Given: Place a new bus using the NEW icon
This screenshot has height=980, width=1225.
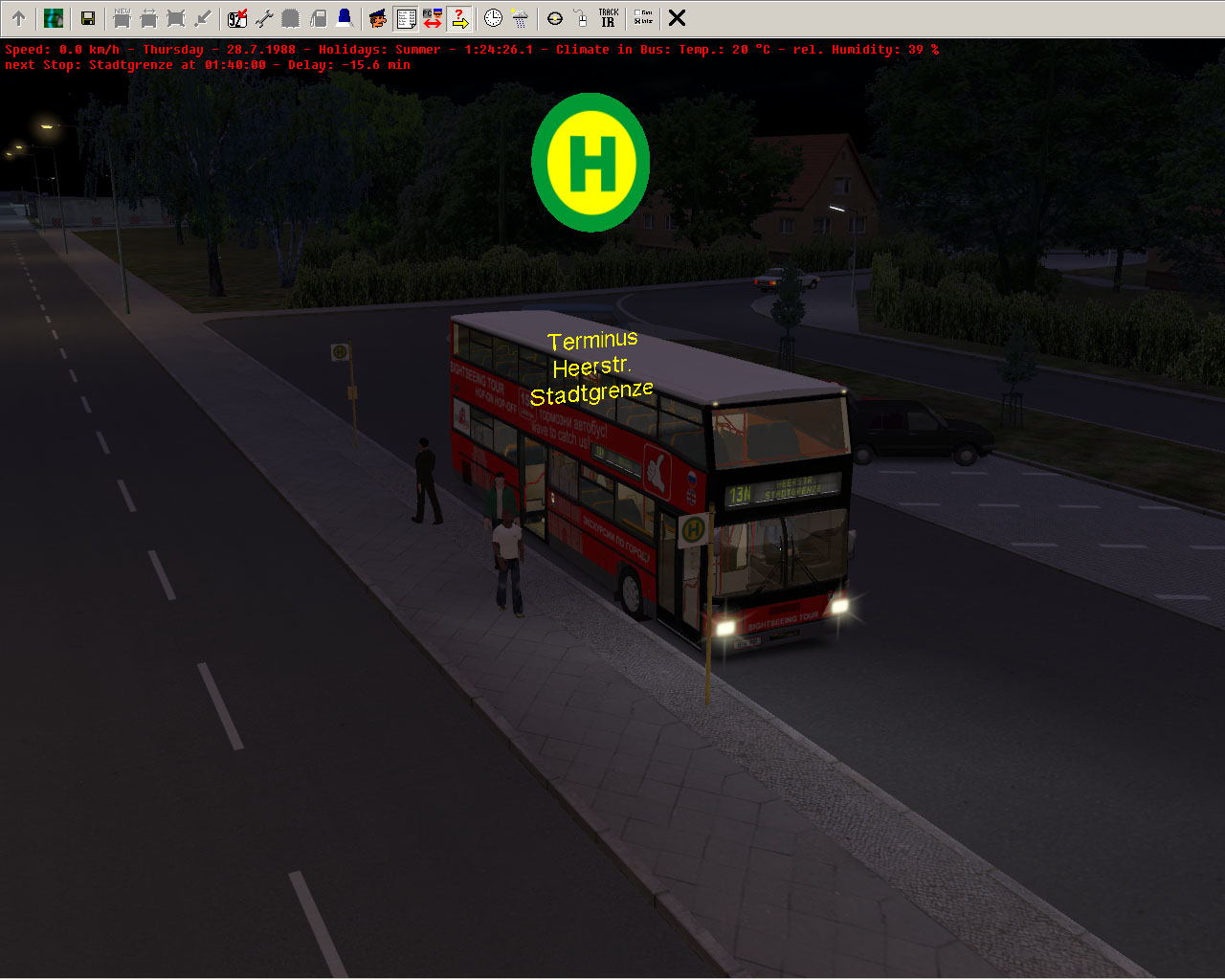Looking at the screenshot, I should pos(122,18).
